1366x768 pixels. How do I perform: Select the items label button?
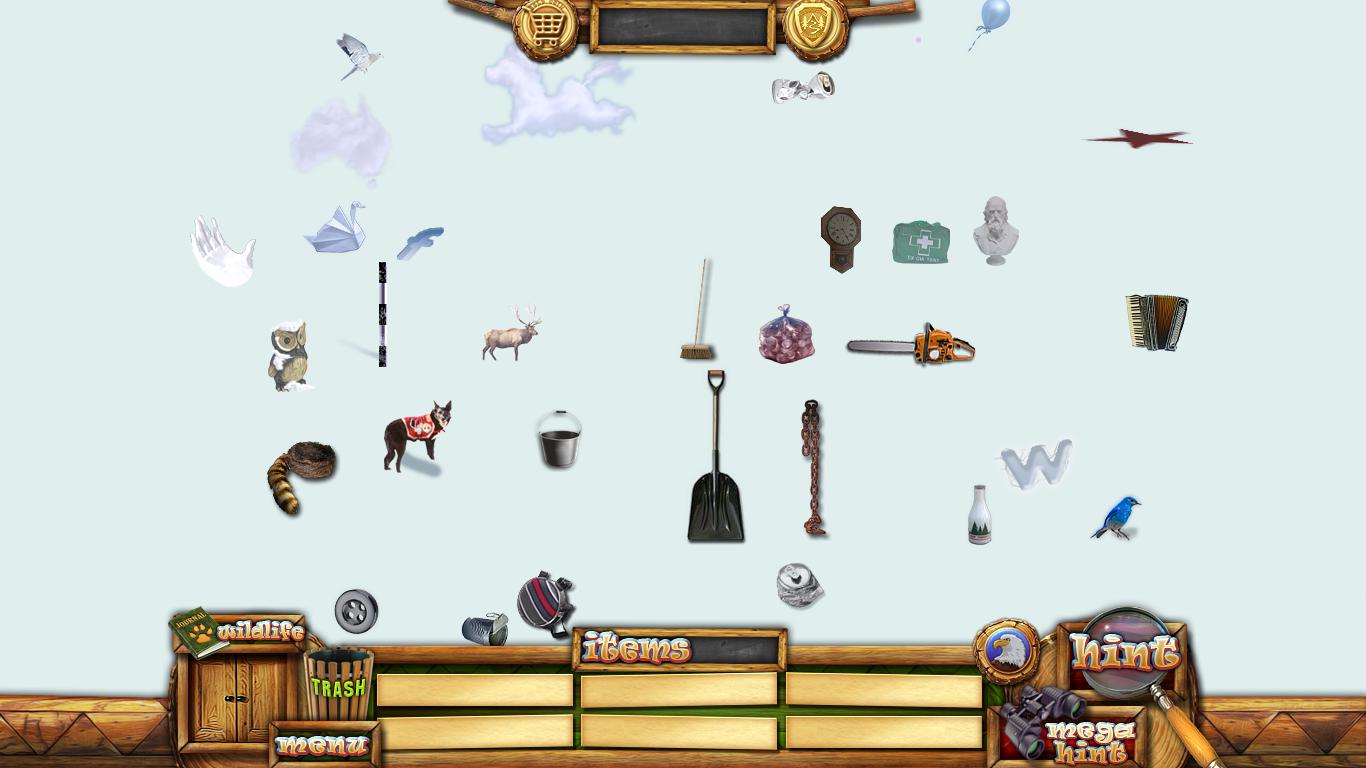click(636, 649)
